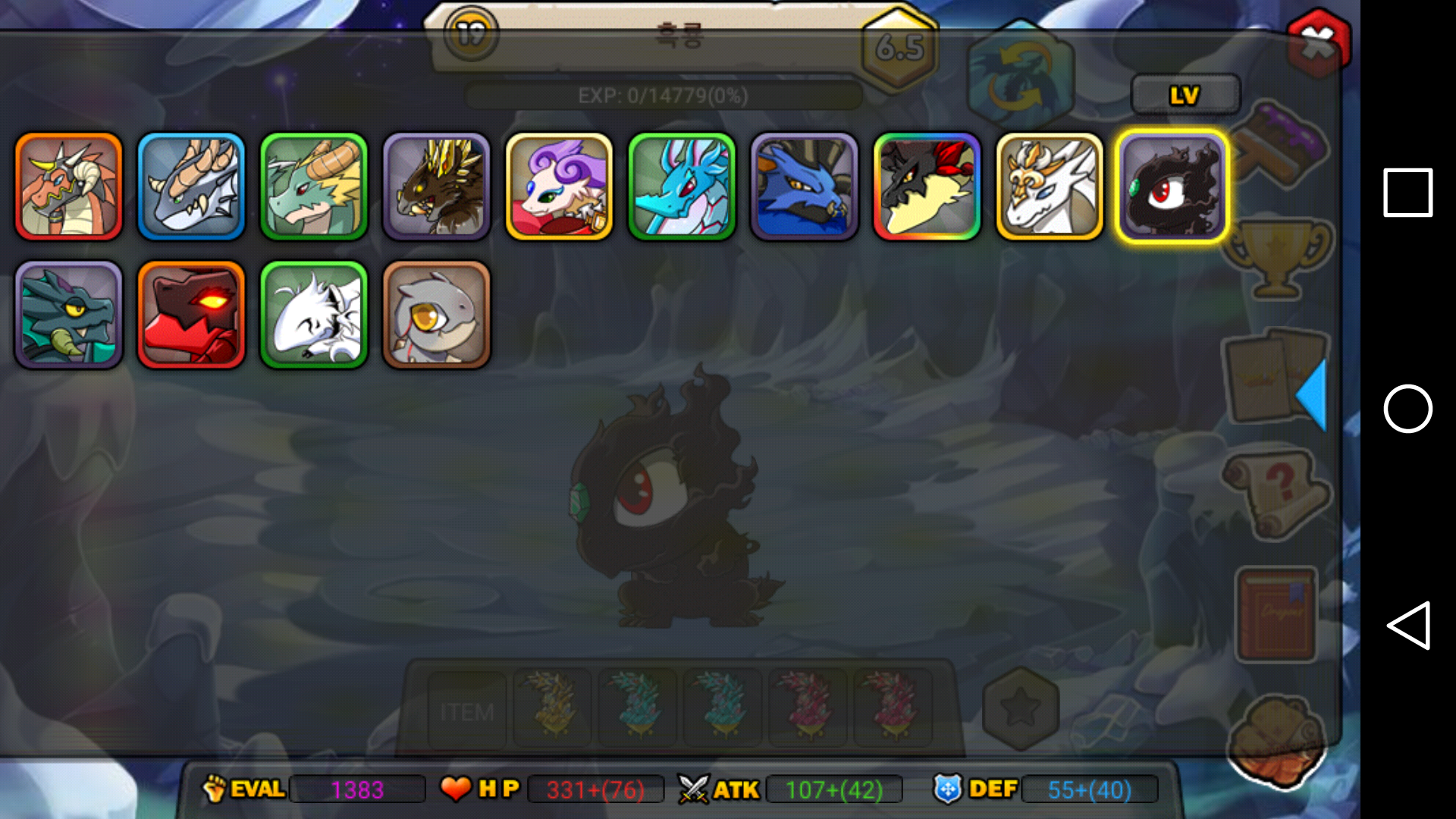Sort dragons using the LV button
Viewport: 1456px width, 819px height.
(x=1185, y=96)
